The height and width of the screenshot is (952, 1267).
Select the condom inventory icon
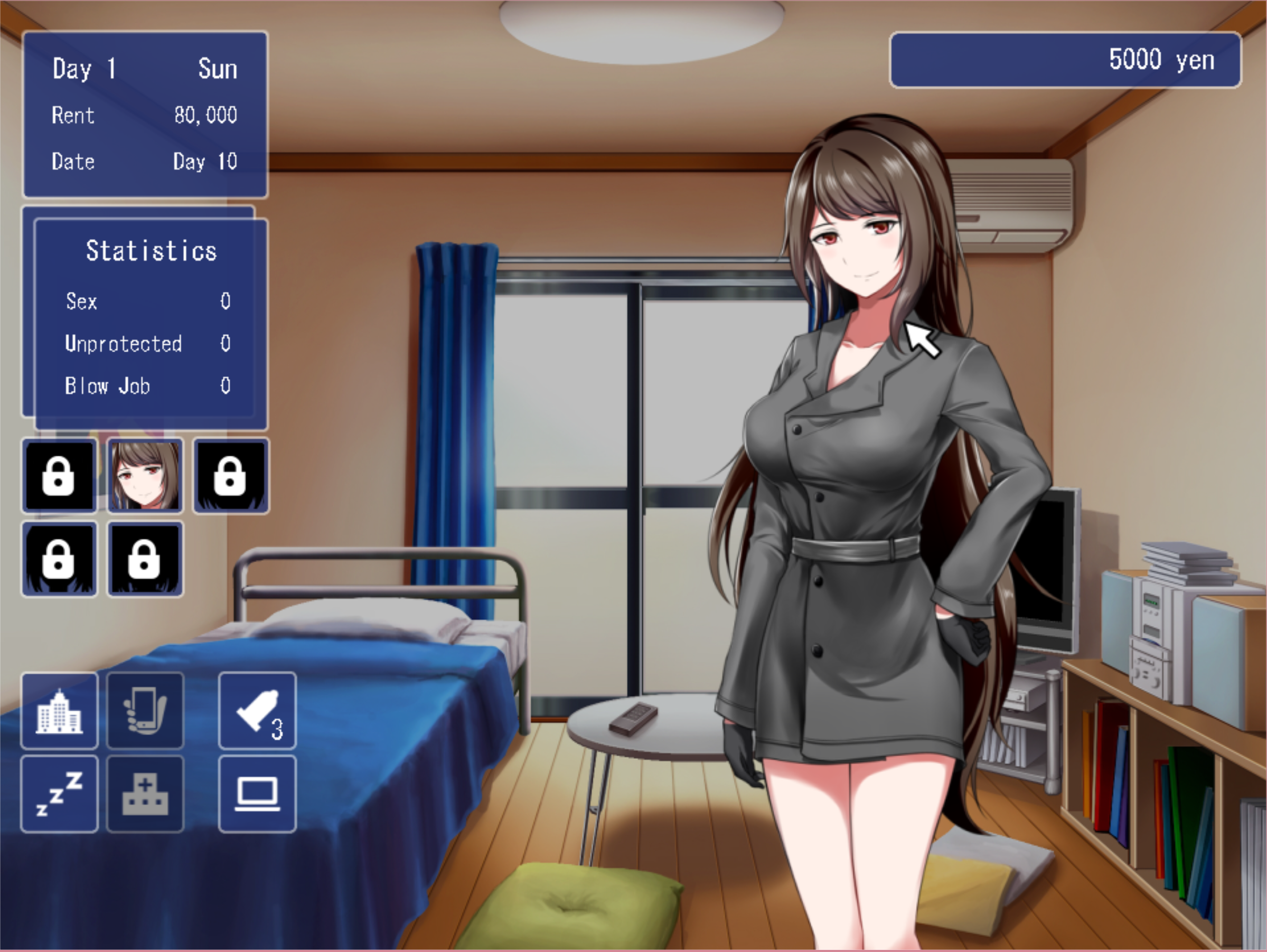click(257, 711)
